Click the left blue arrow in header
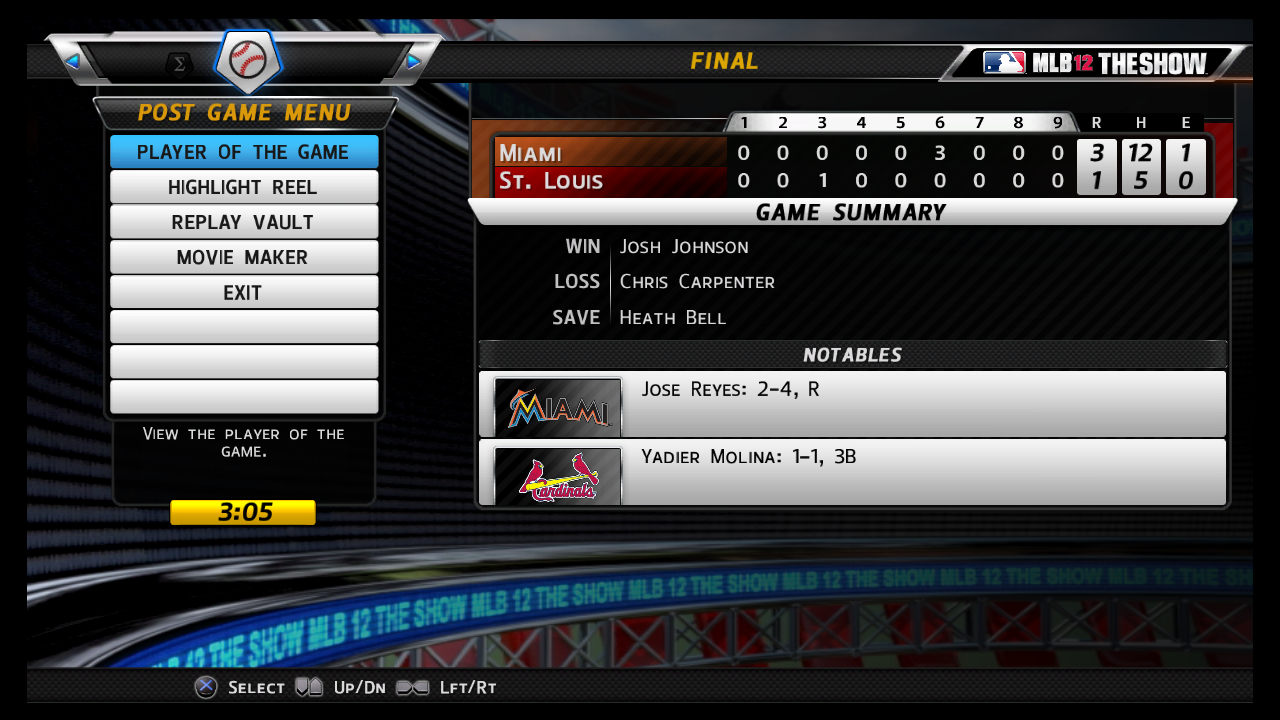Image resolution: width=1280 pixels, height=720 pixels. (x=72, y=62)
